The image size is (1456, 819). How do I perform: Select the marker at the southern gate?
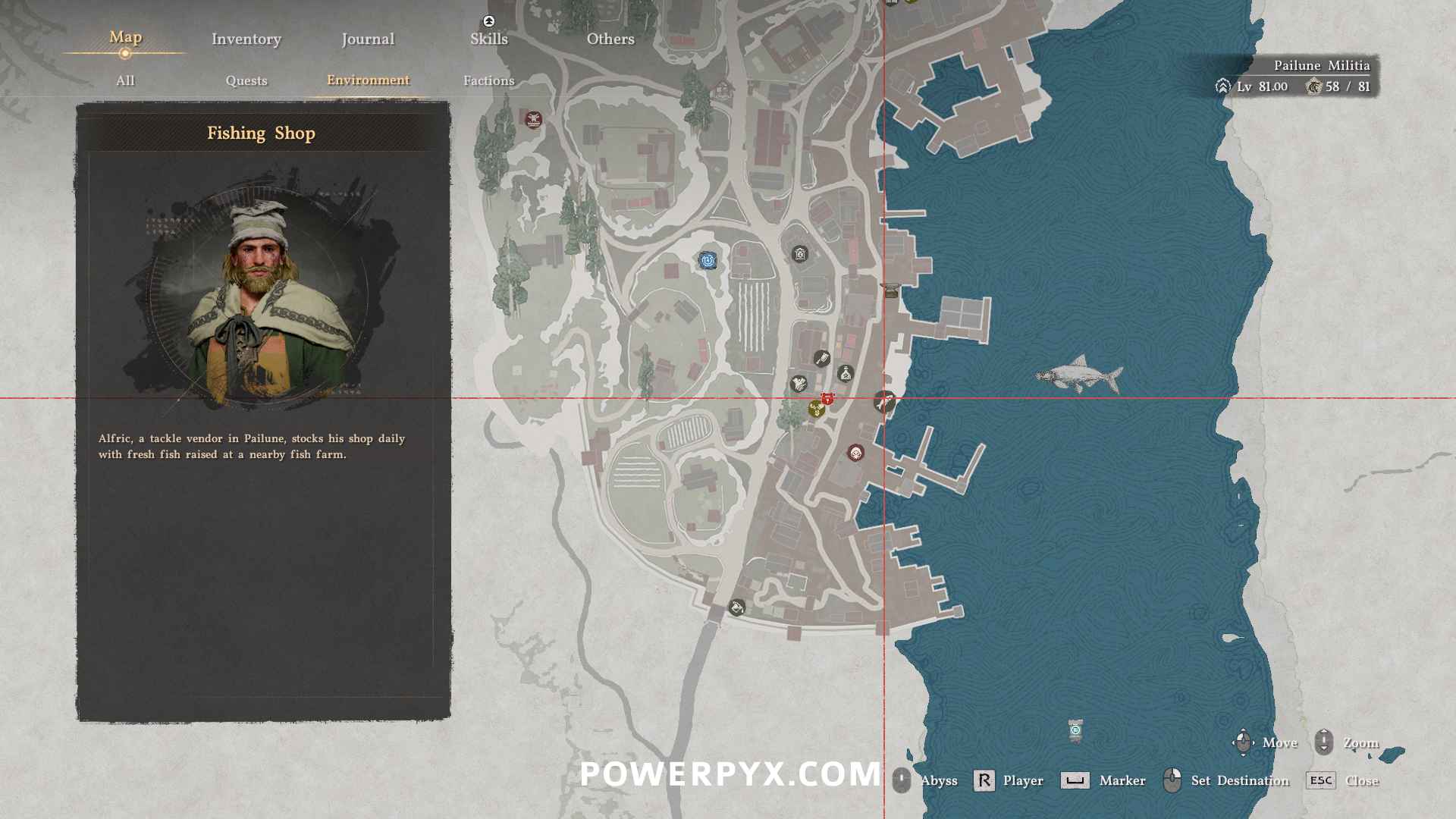click(x=736, y=607)
